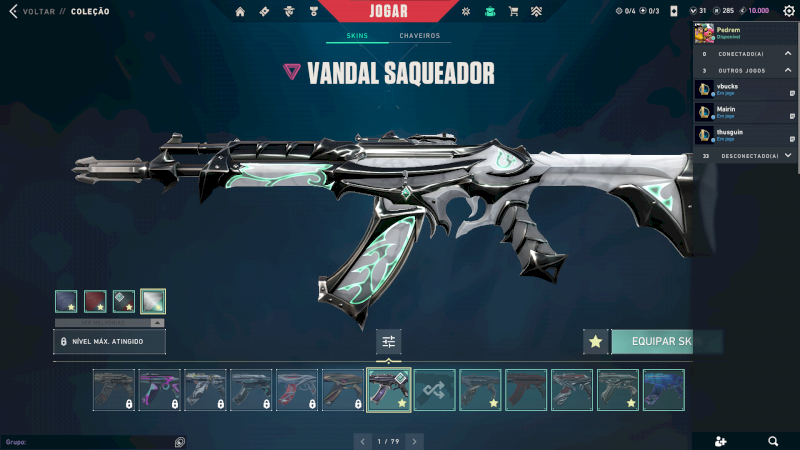
Task: Open the filter sliders button
Action: [389, 342]
